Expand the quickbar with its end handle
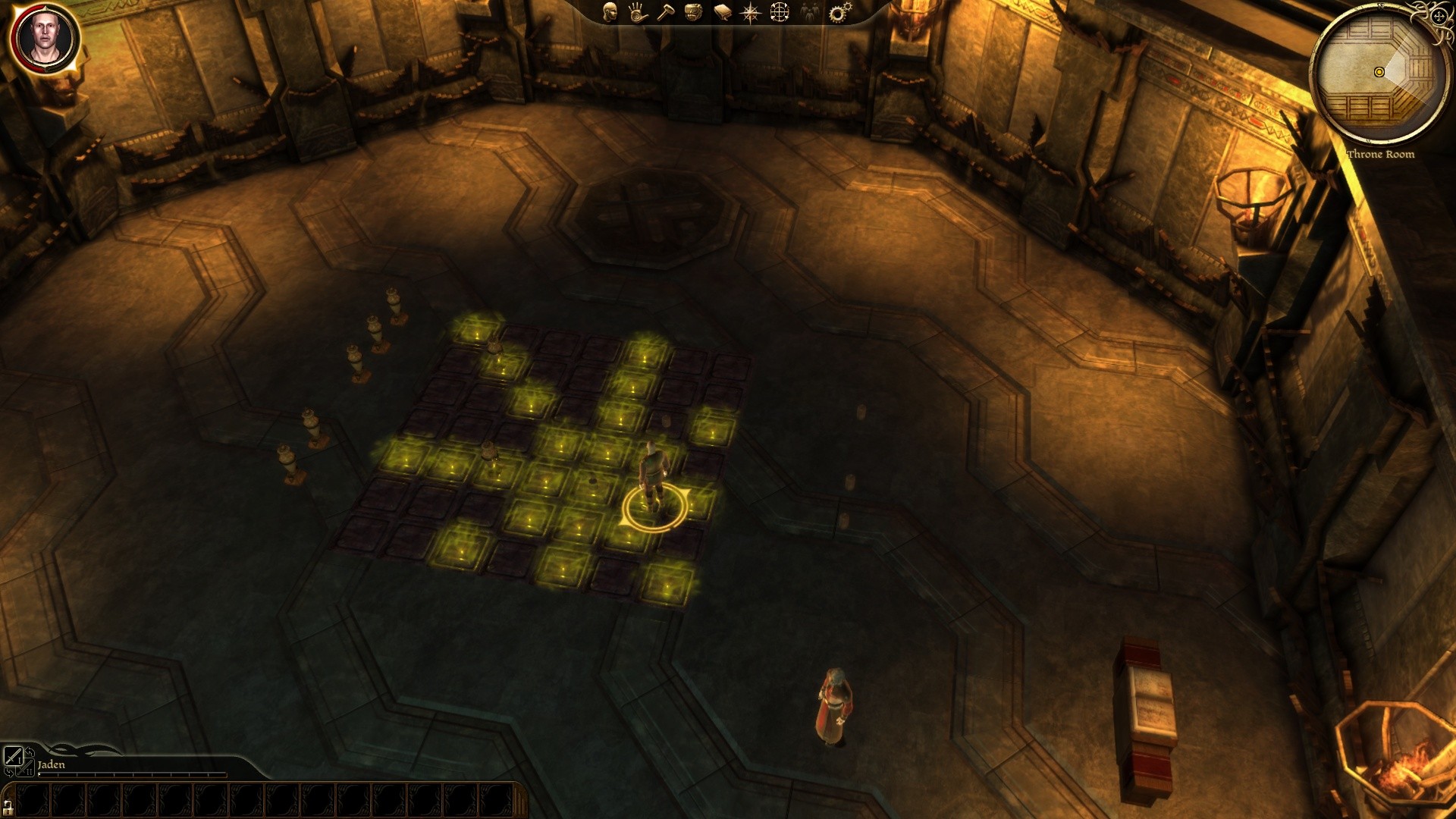The width and height of the screenshot is (1456, 819). click(521, 800)
